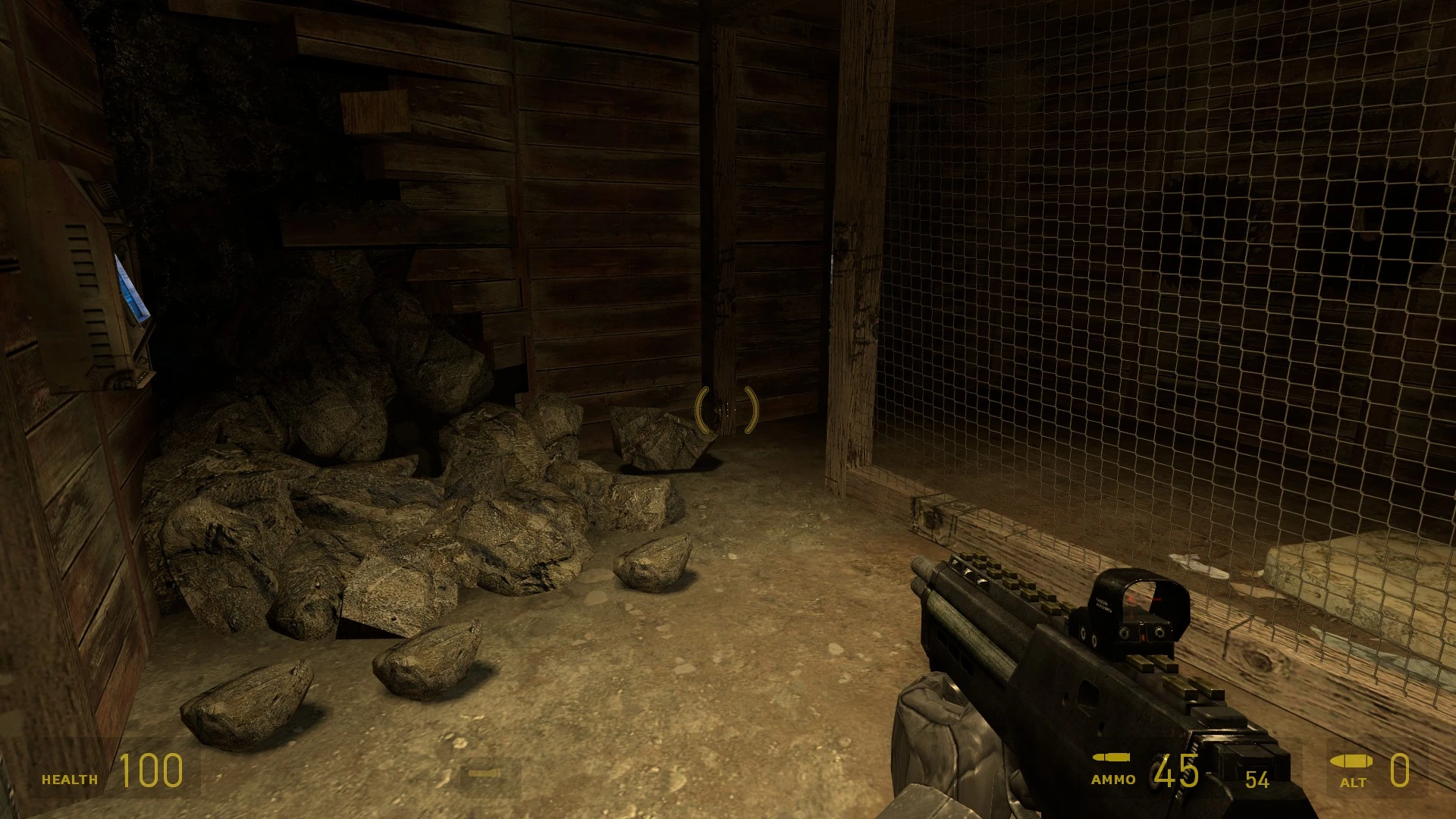Select the holographic sight mounted on the SMG
Viewport: 1456px width, 819px height.
[1135, 610]
